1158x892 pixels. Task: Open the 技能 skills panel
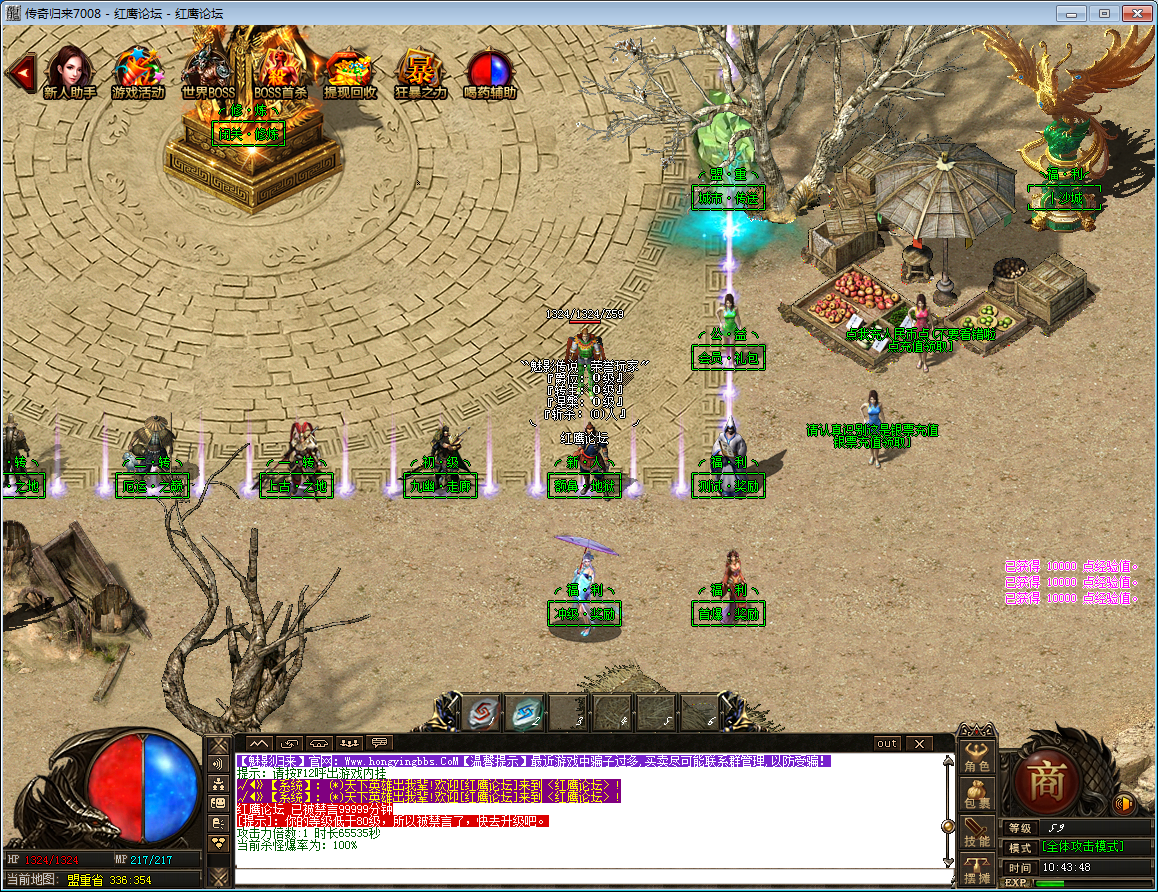pyautogui.click(x=977, y=834)
